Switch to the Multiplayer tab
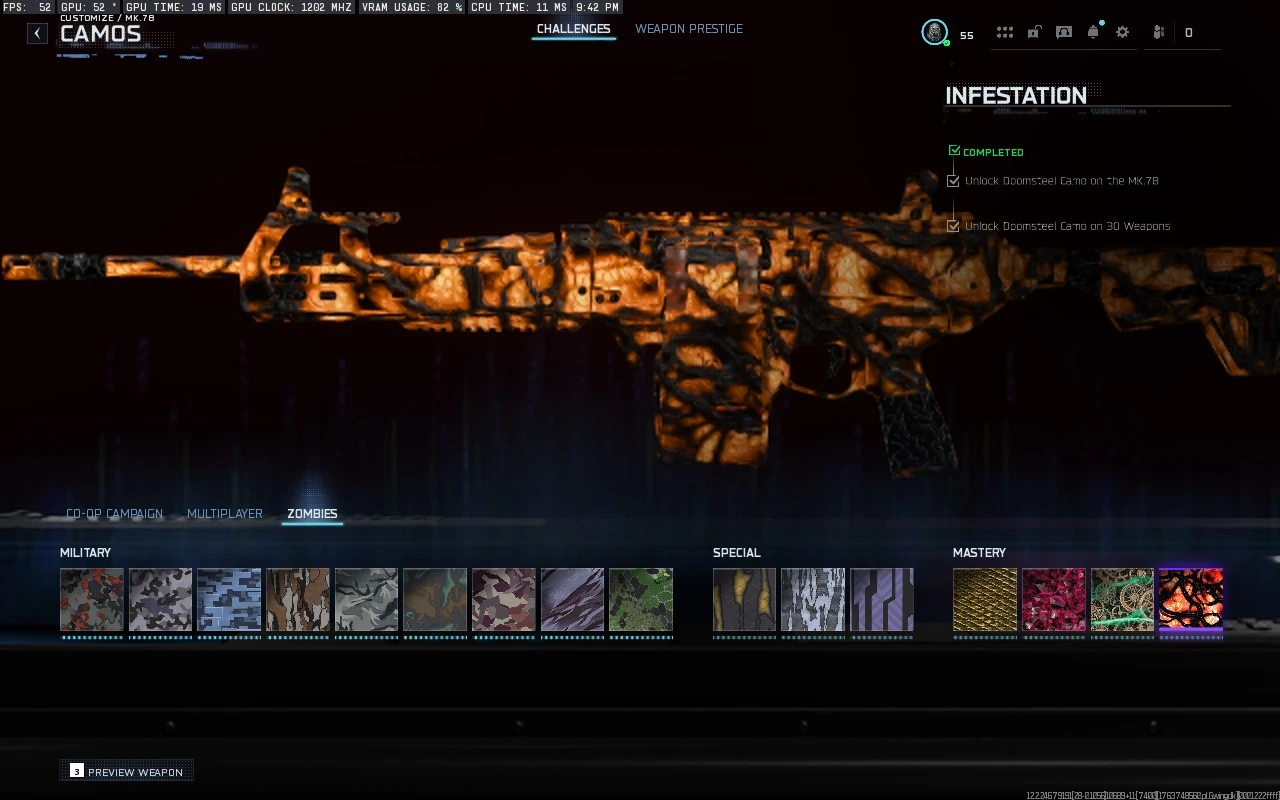Screen dimensions: 1280x800 click(224, 513)
